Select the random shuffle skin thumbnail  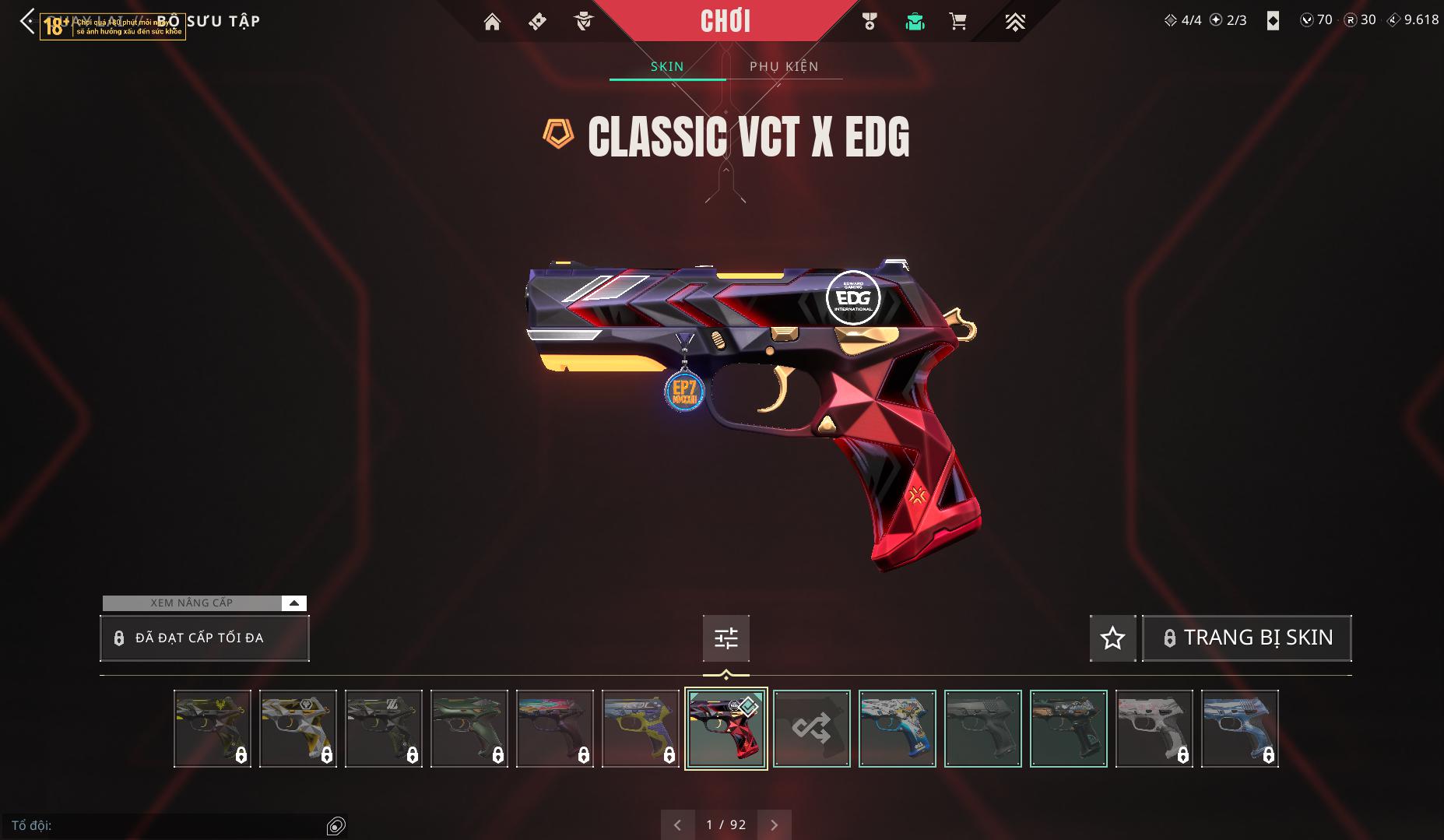pyautogui.click(x=811, y=729)
